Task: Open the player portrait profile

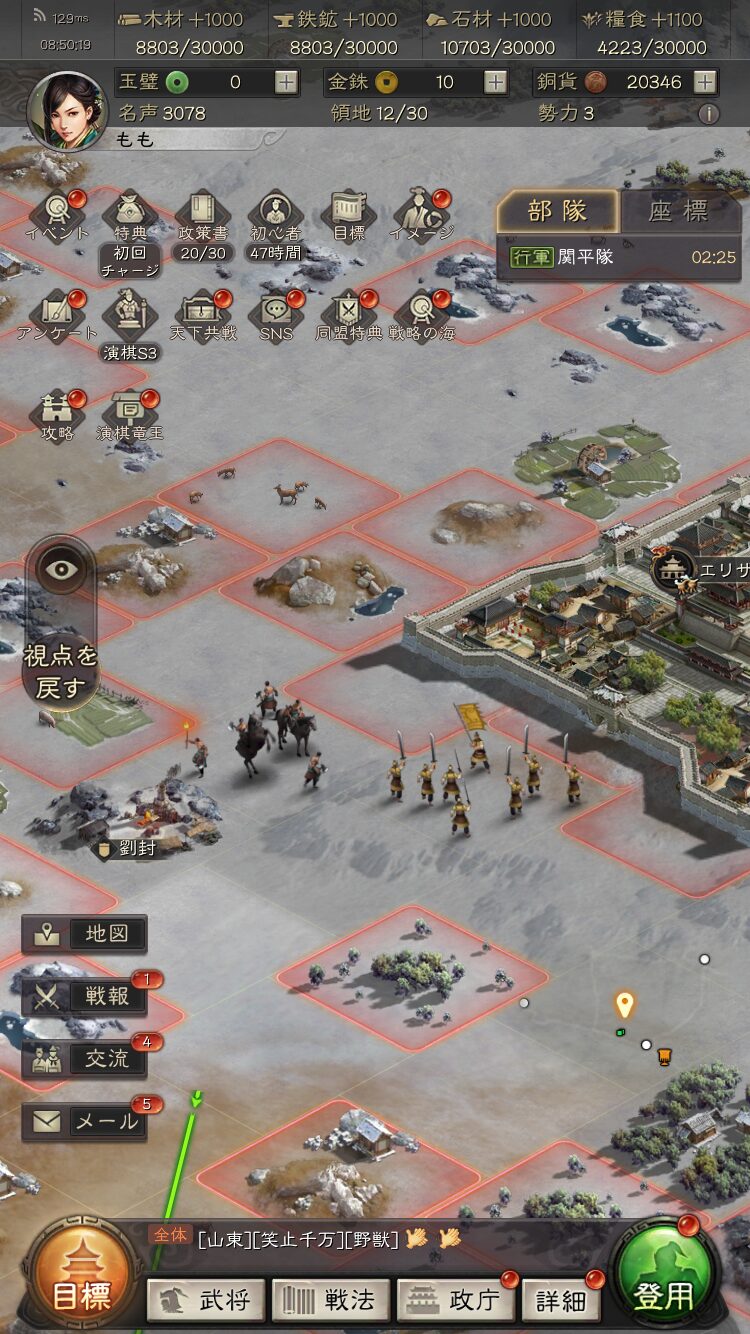Action: pos(67,111)
